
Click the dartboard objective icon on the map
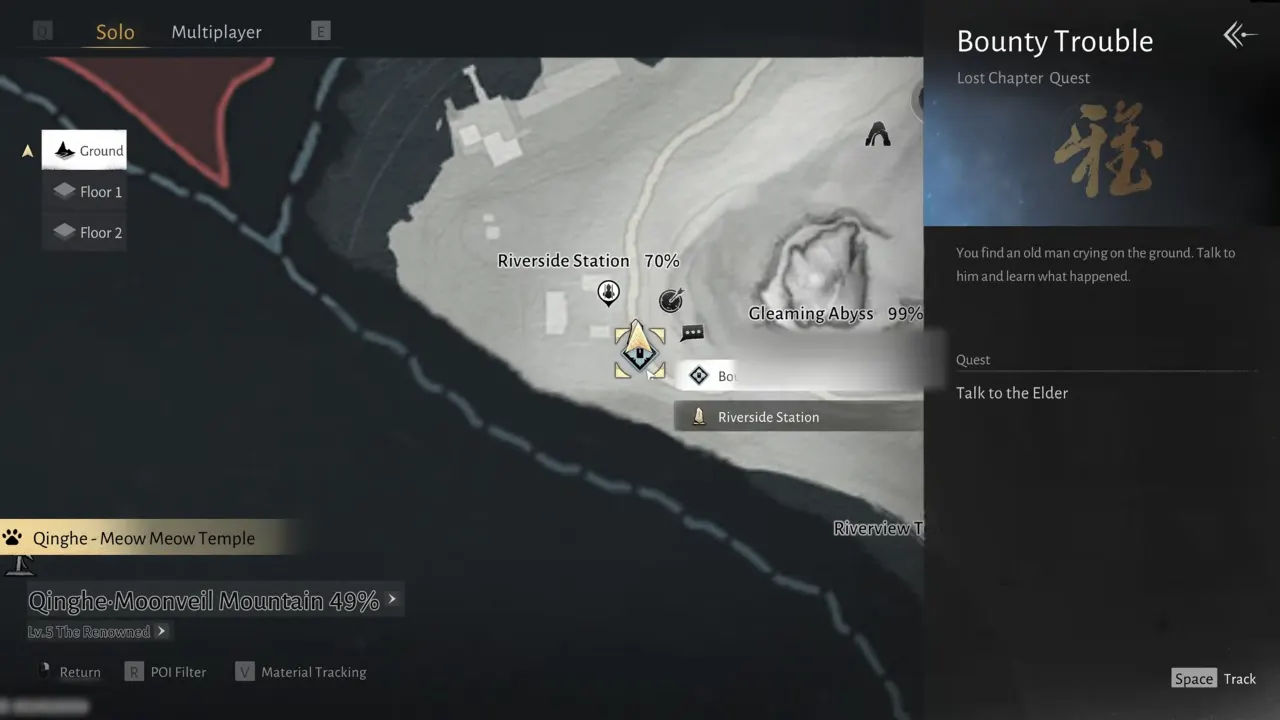pyautogui.click(x=671, y=299)
